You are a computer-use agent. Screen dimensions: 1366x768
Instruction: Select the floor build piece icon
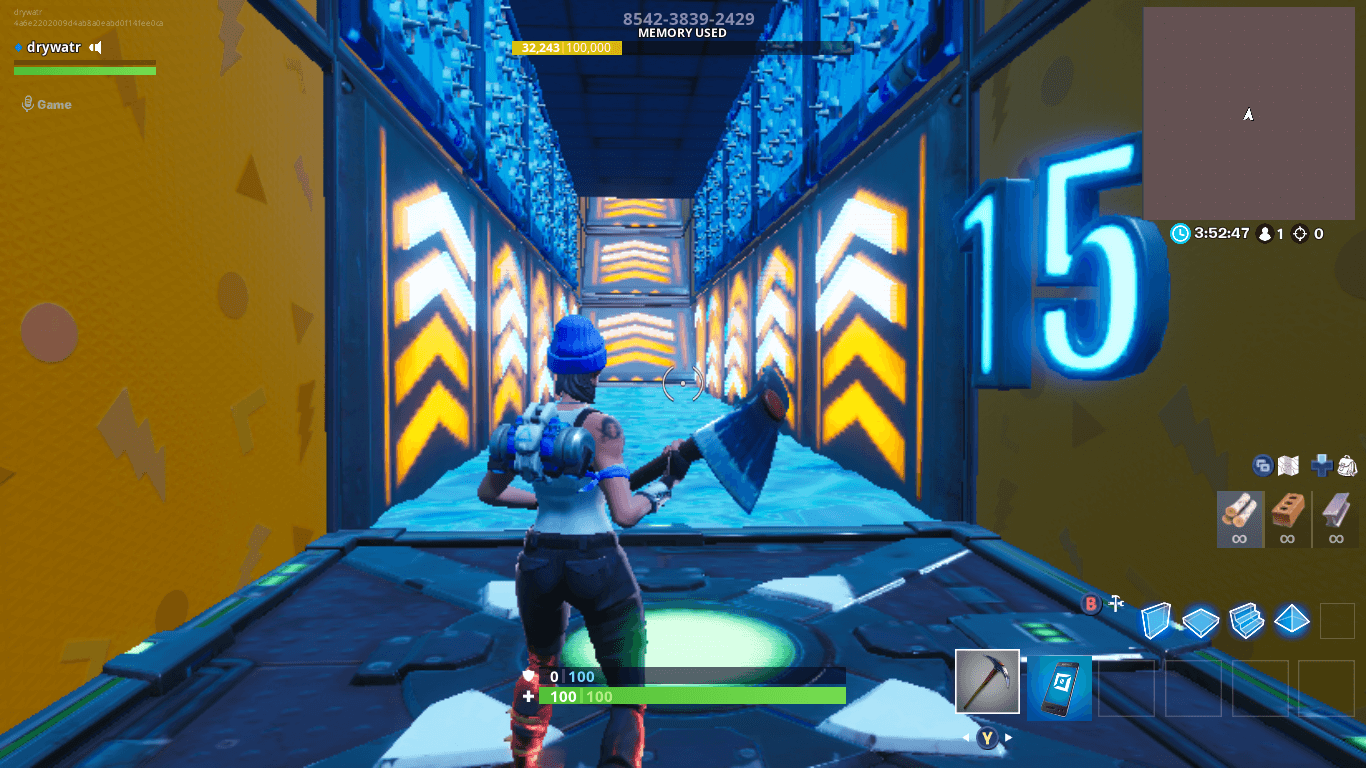[1199, 621]
